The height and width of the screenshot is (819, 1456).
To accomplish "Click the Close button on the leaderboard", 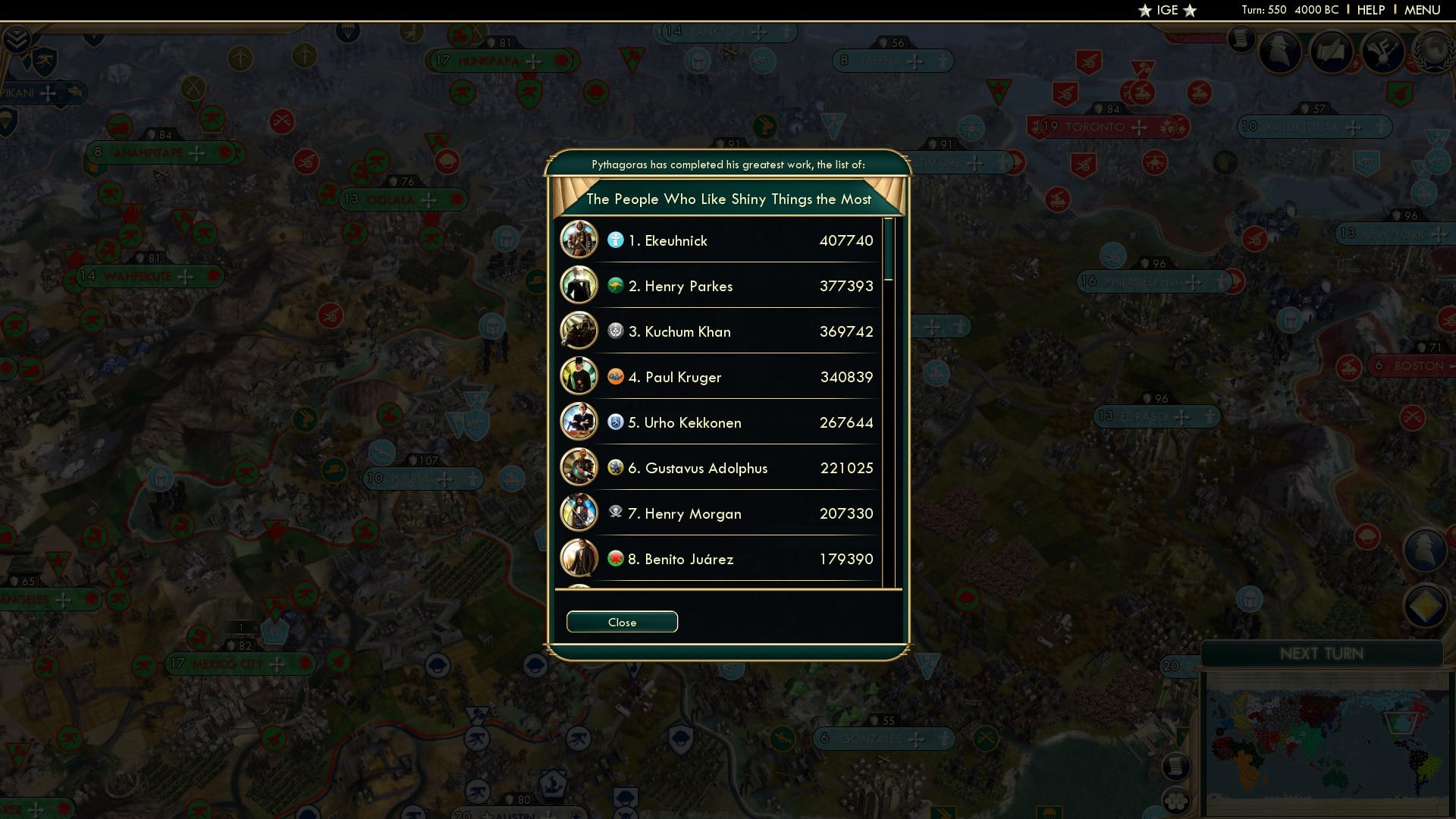I will [x=622, y=621].
